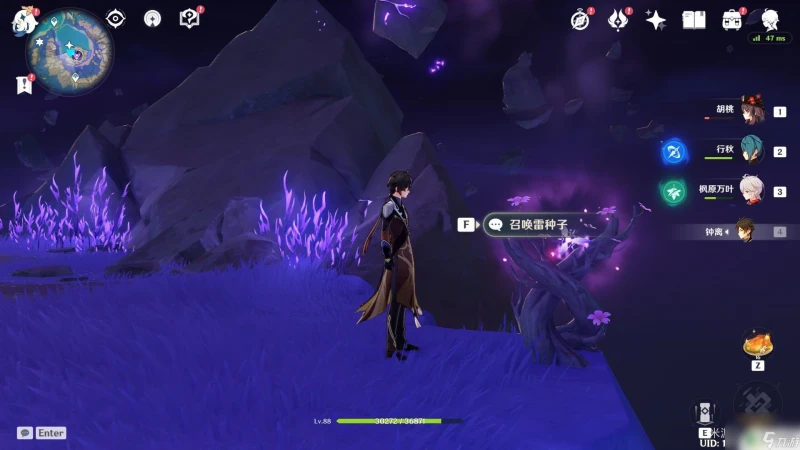Screen dimensions: 800x450
Task: Use the roast chicken food gadget
Action: pos(757,346)
